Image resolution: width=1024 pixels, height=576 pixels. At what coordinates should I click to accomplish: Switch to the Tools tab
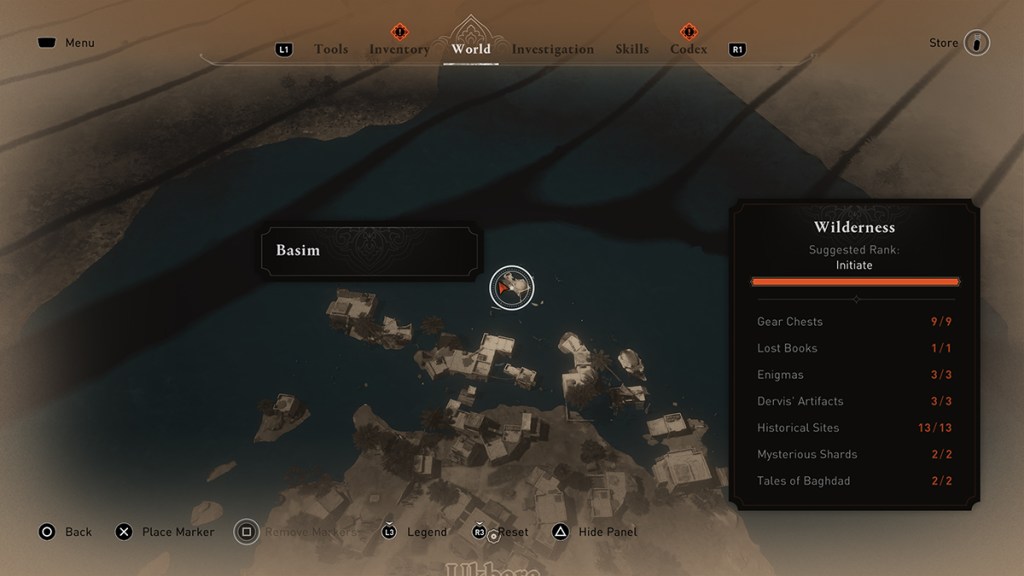coord(331,49)
